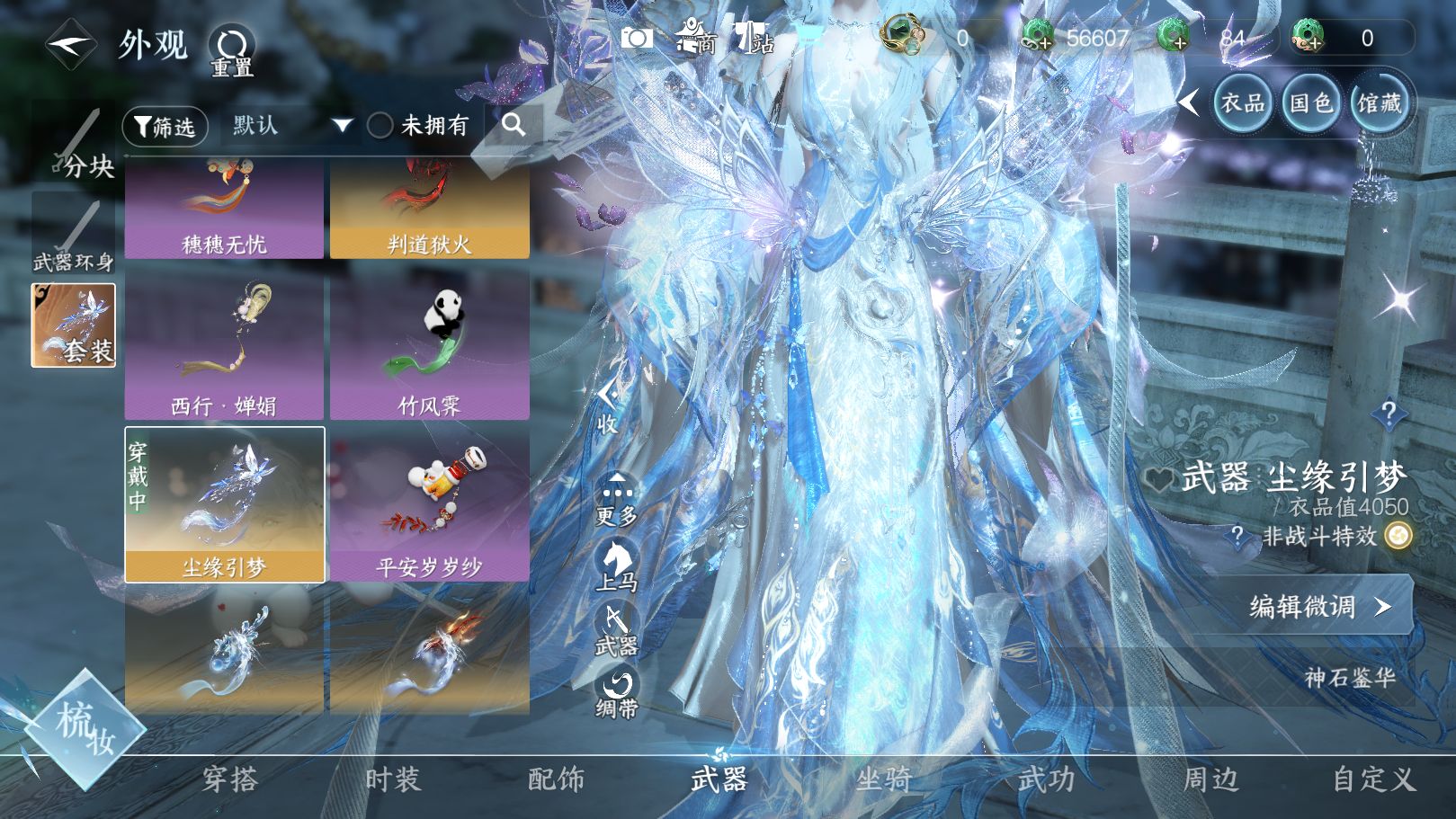This screenshot has height=819, width=1456.
Task: Click the camera screenshot icon
Action: click(x=637, y=39)
